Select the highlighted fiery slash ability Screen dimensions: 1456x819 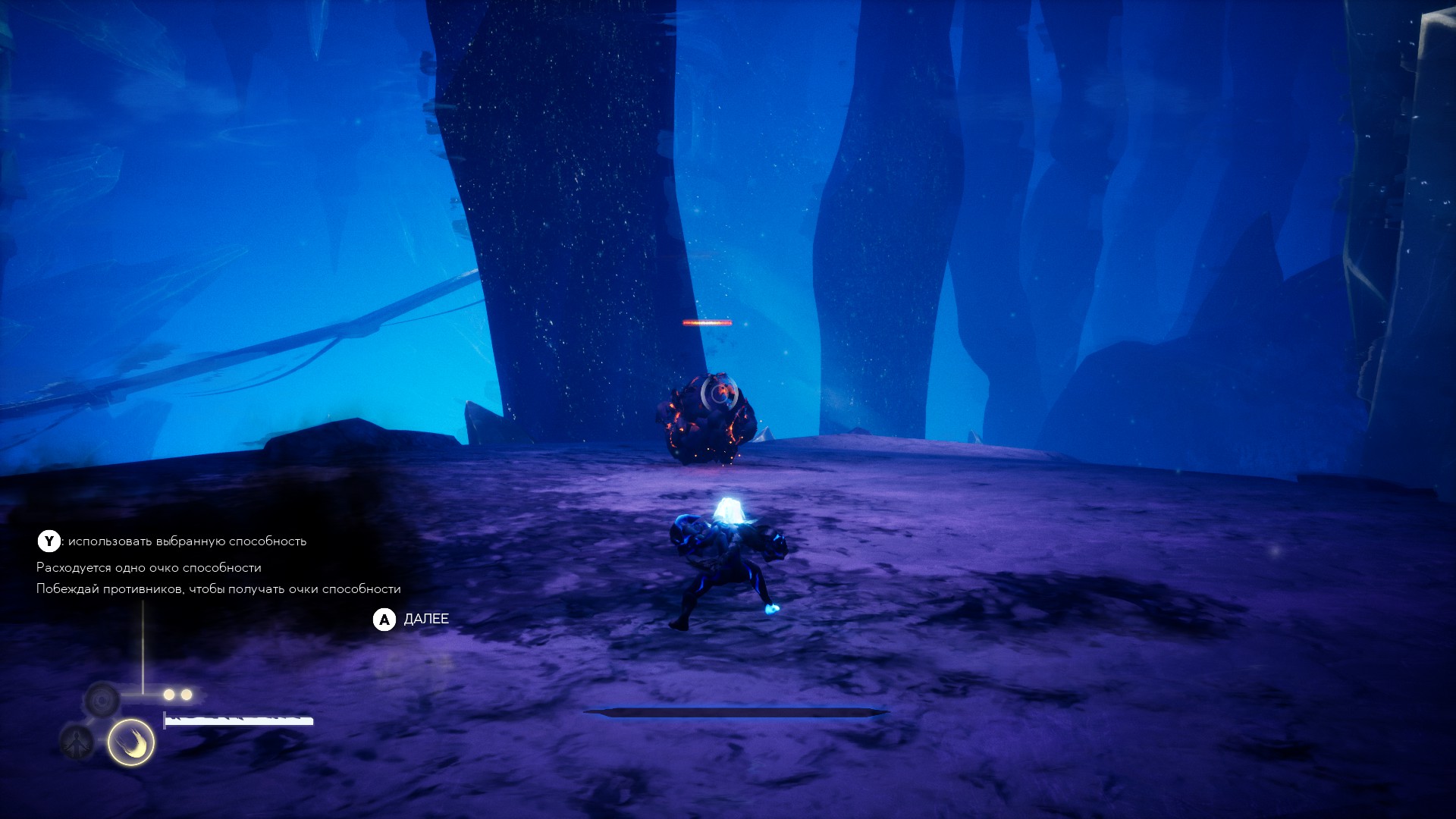pos(131,742)
